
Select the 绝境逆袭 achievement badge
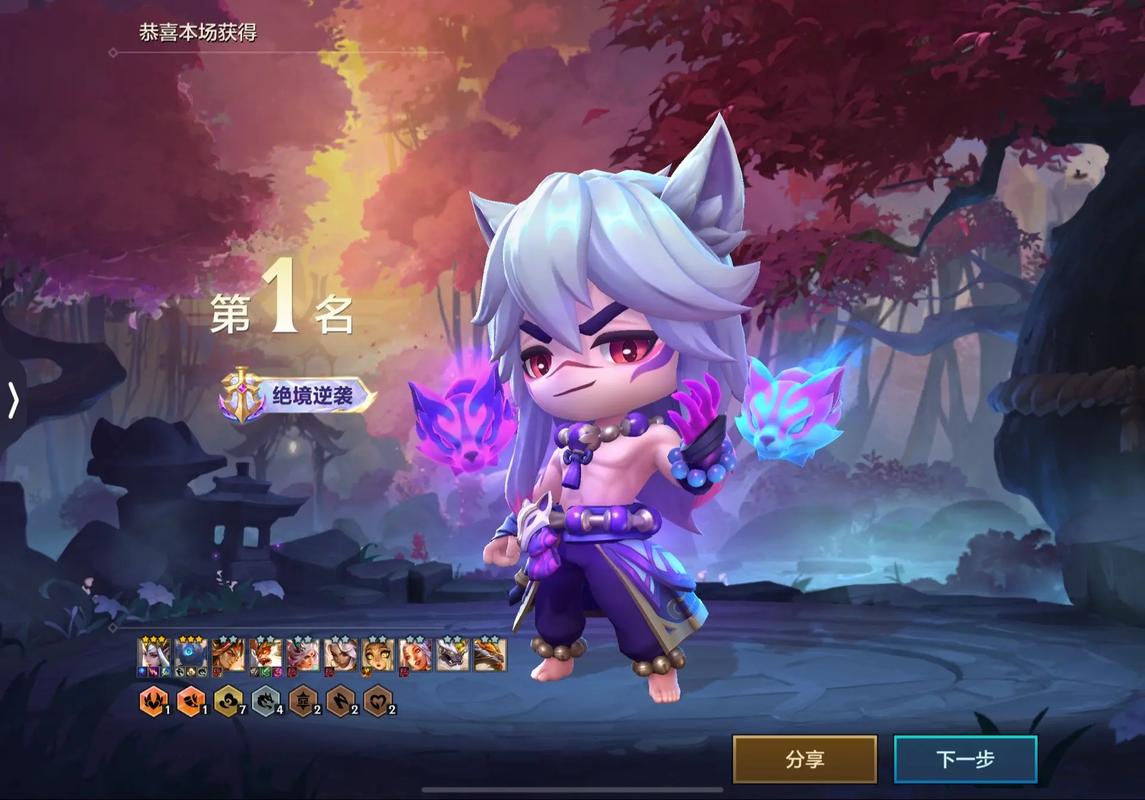tap(298, 396)
